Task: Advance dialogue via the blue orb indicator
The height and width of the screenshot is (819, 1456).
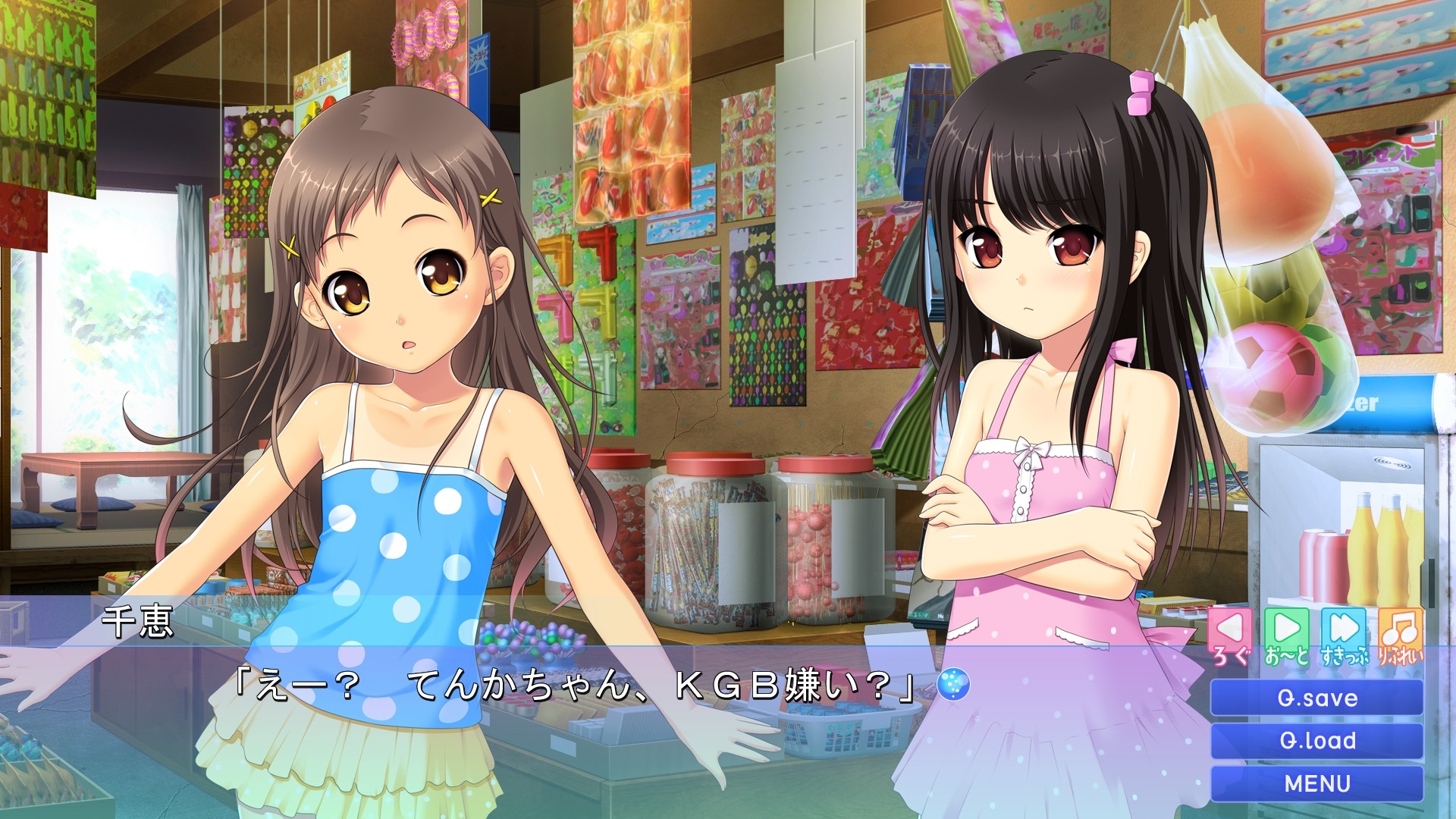Action: coord(953,685)
